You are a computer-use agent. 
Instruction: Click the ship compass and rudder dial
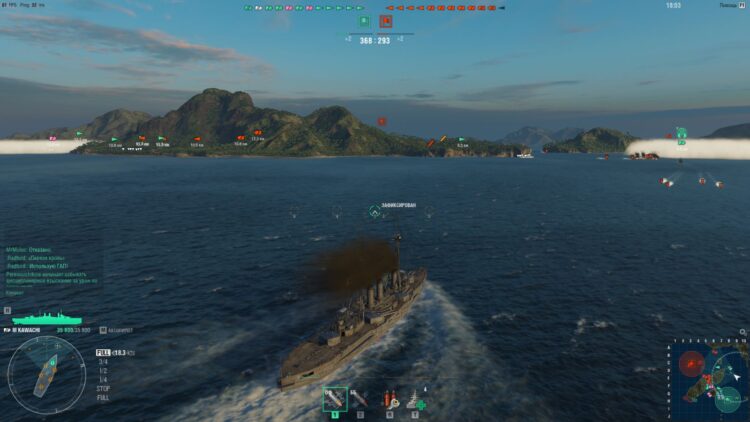coord(46,373)
